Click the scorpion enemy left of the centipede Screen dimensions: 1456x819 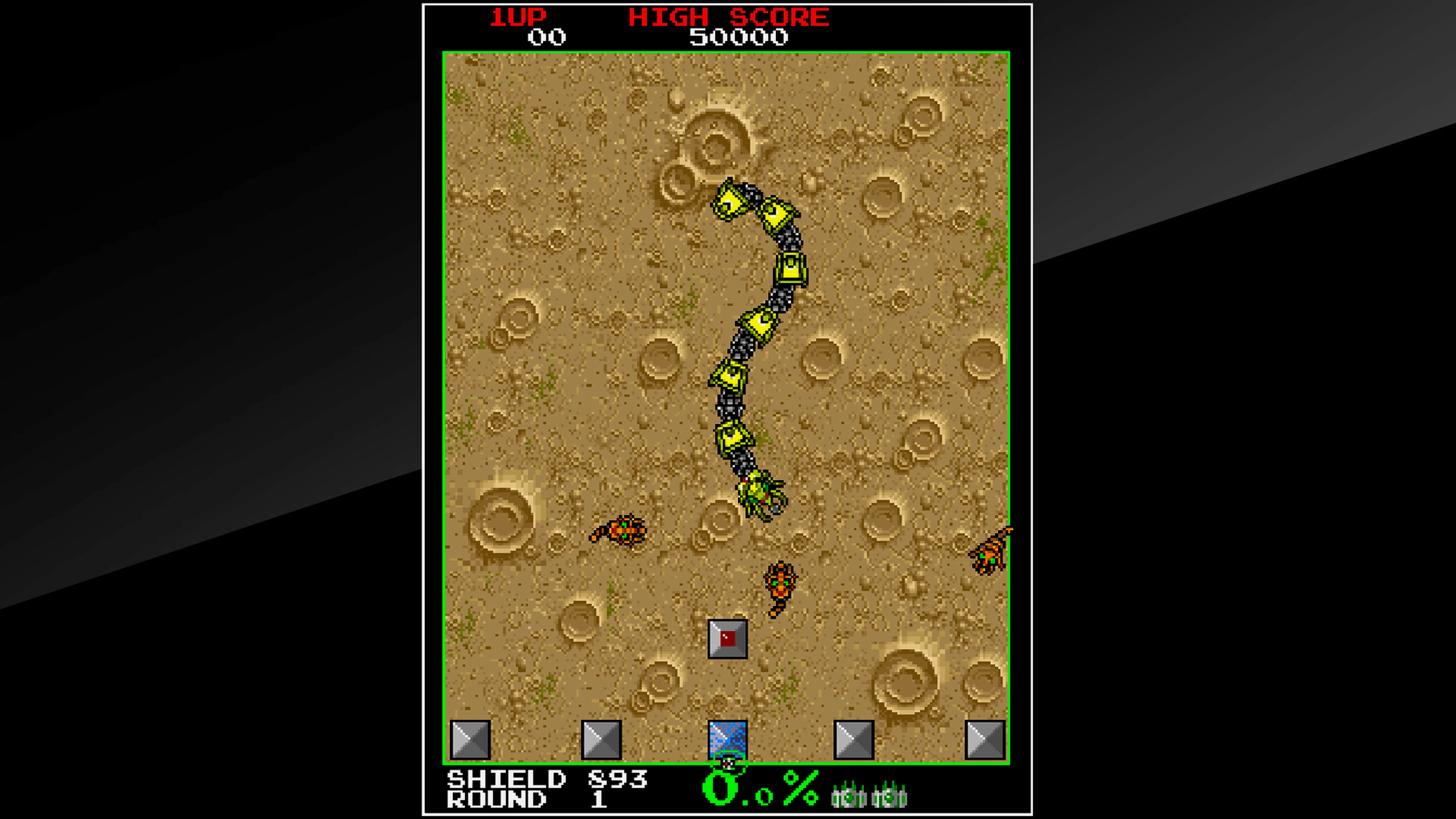coord(624,531)
